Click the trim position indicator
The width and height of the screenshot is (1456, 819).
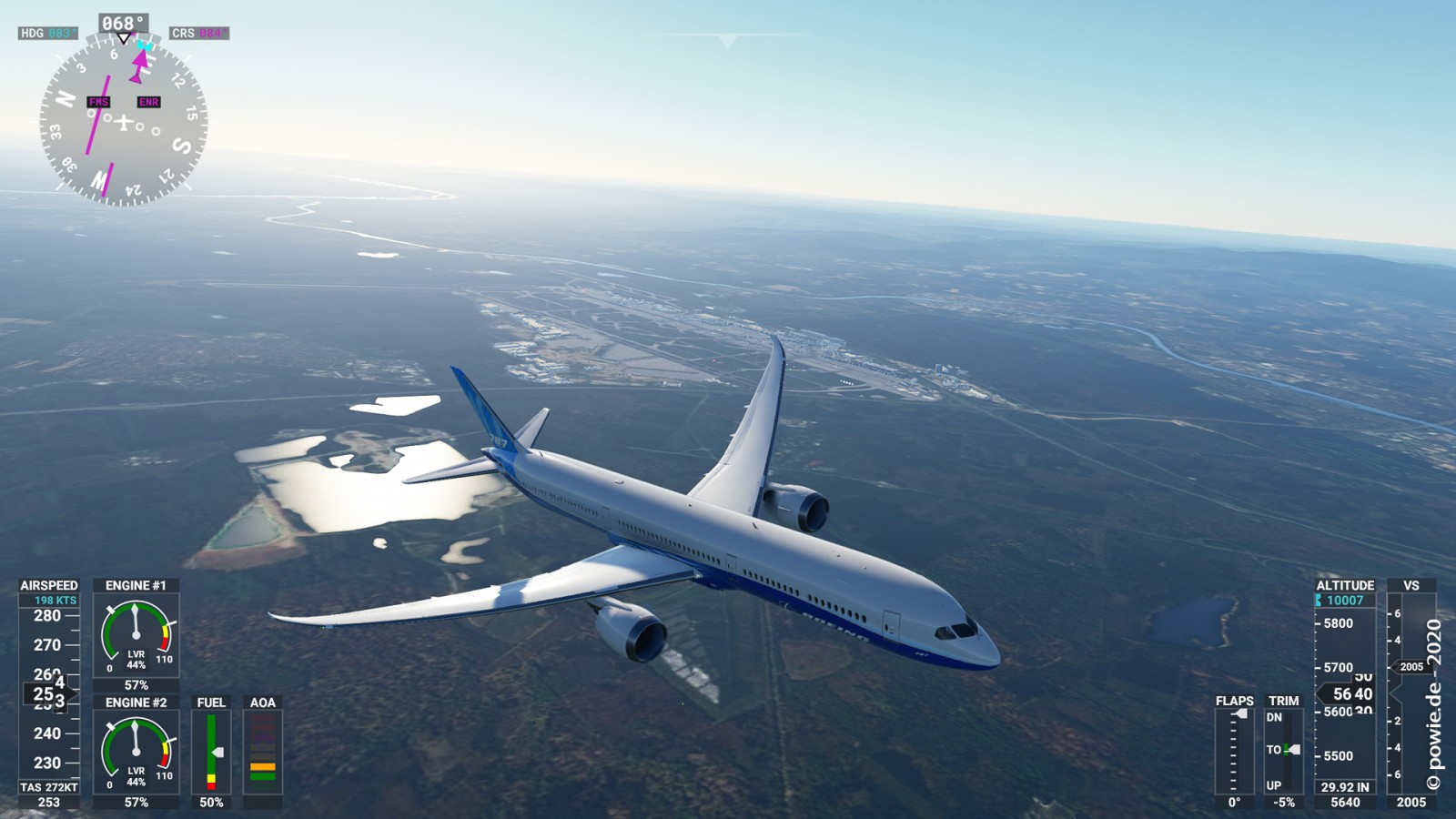pyautogui.click(x=1283, y=752)
